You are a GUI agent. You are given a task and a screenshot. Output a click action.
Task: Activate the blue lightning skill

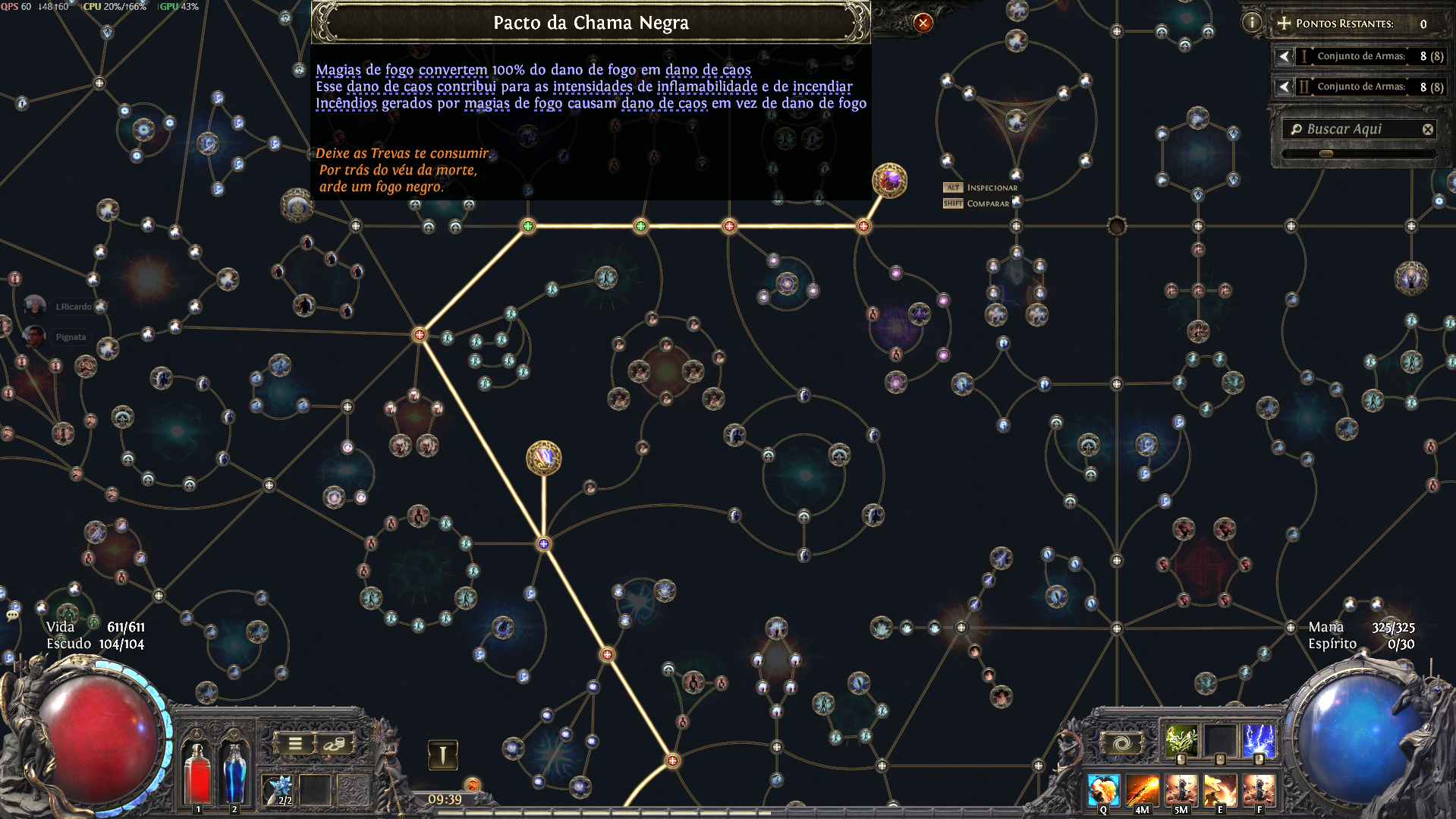[1259, 740]
